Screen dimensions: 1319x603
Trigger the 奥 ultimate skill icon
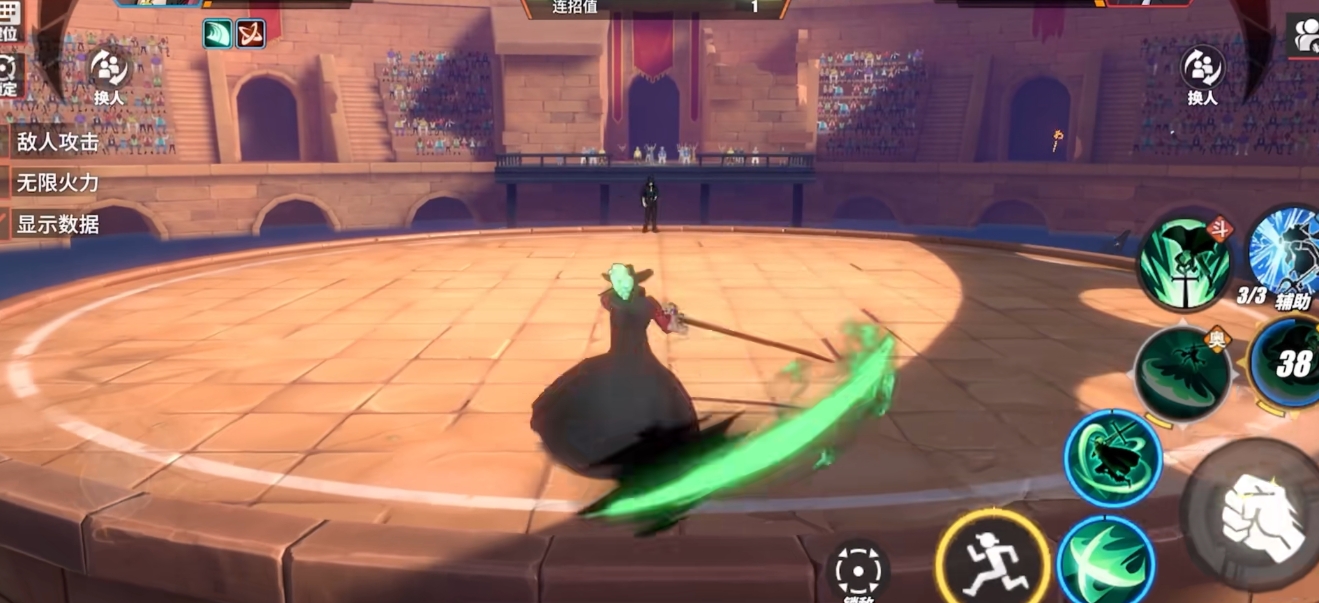(1182, 373)
